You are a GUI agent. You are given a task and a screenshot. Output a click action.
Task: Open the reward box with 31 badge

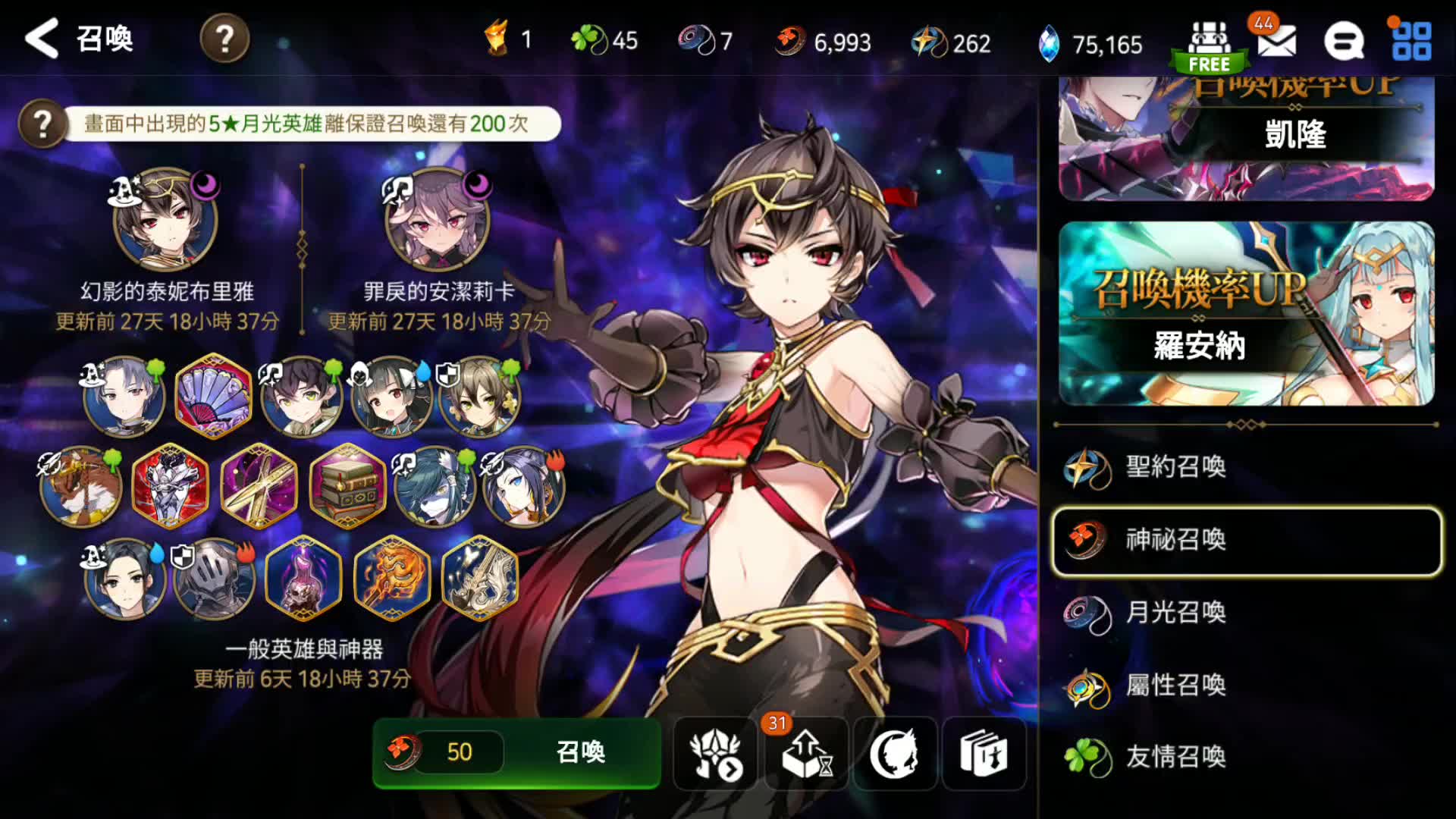coord(806,754)
